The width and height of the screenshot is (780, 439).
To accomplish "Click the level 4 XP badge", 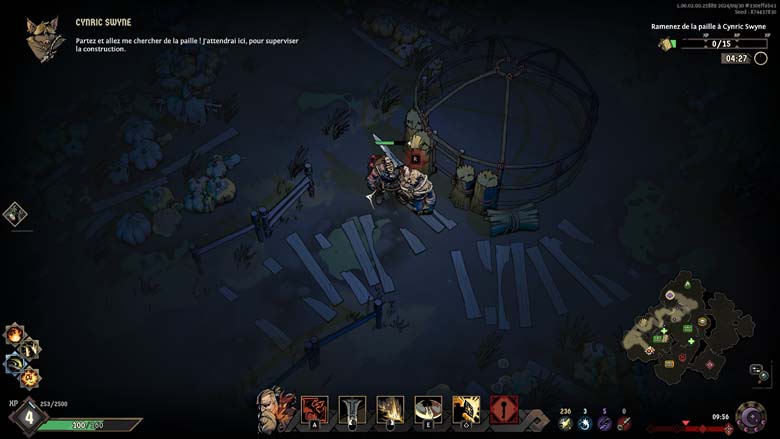I will [x=27, y=417].
